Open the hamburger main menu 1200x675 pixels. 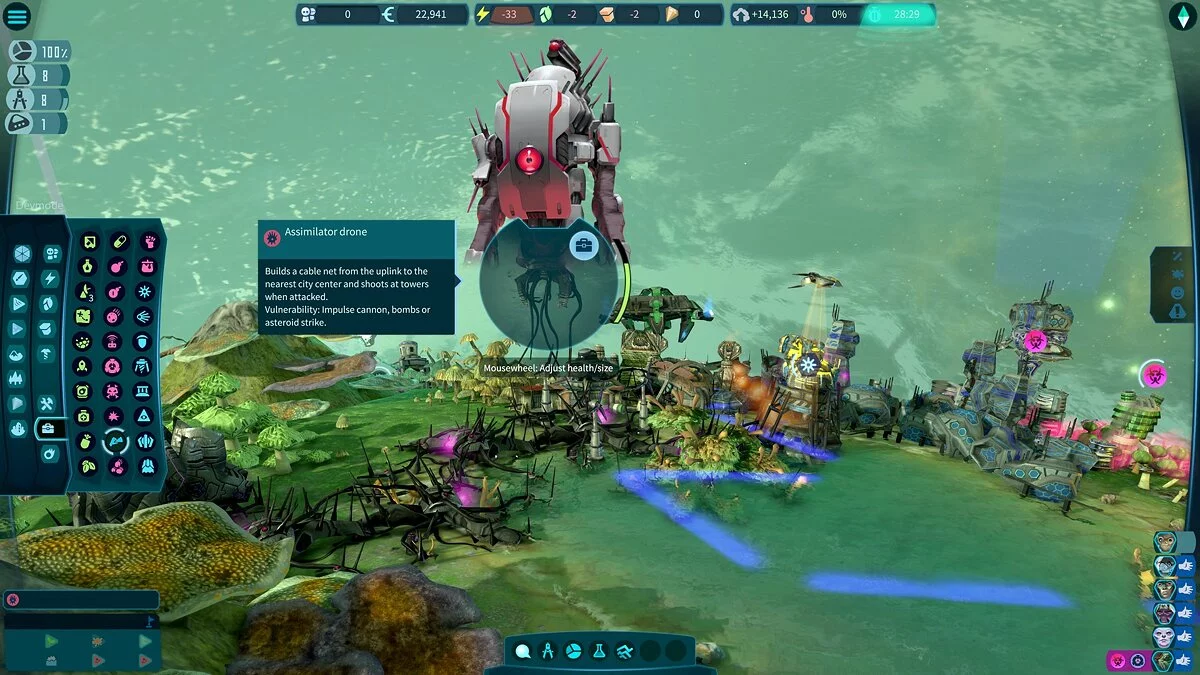tap(18, 16)
